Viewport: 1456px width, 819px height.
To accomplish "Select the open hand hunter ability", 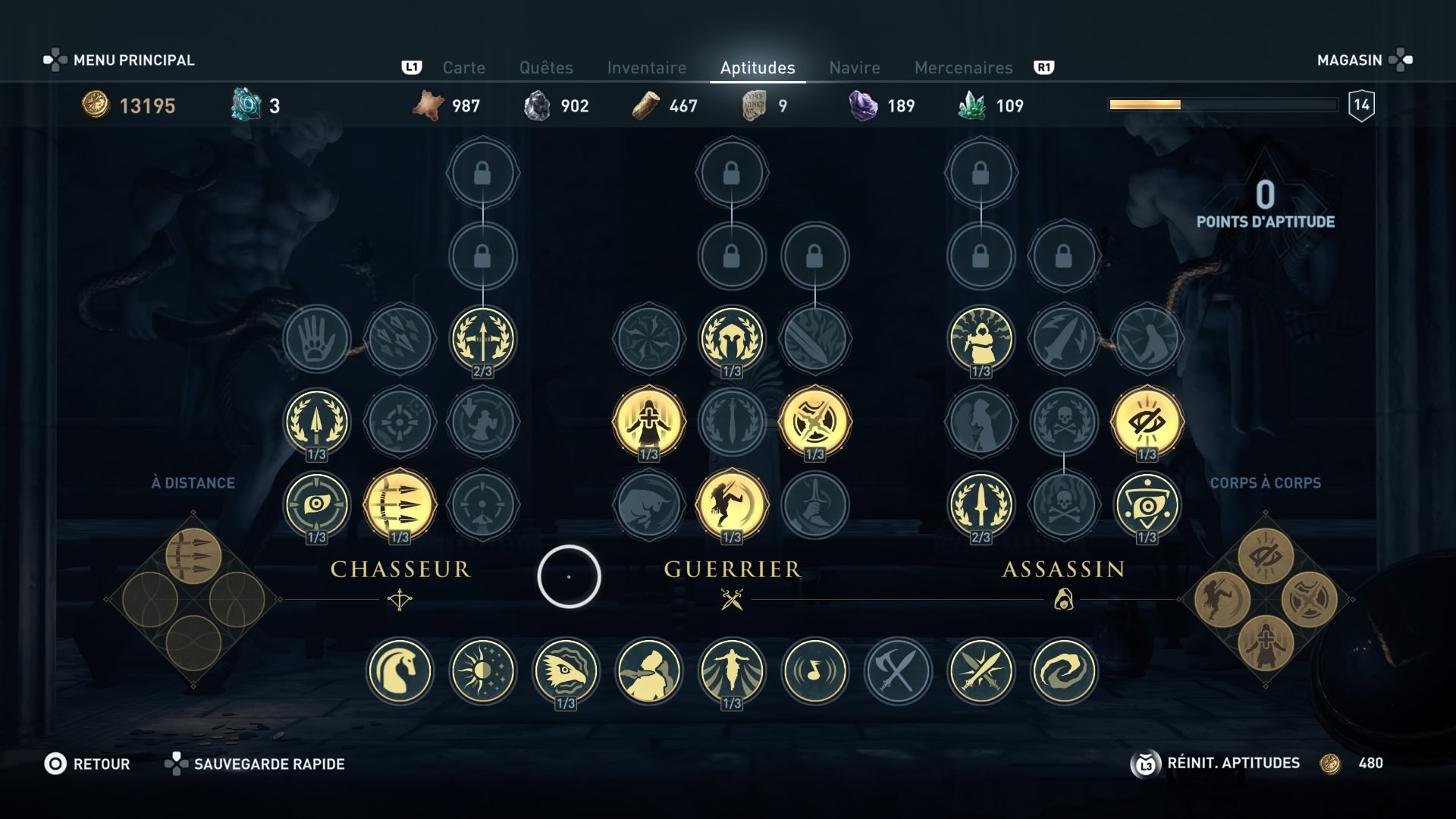I will (316, 338).
